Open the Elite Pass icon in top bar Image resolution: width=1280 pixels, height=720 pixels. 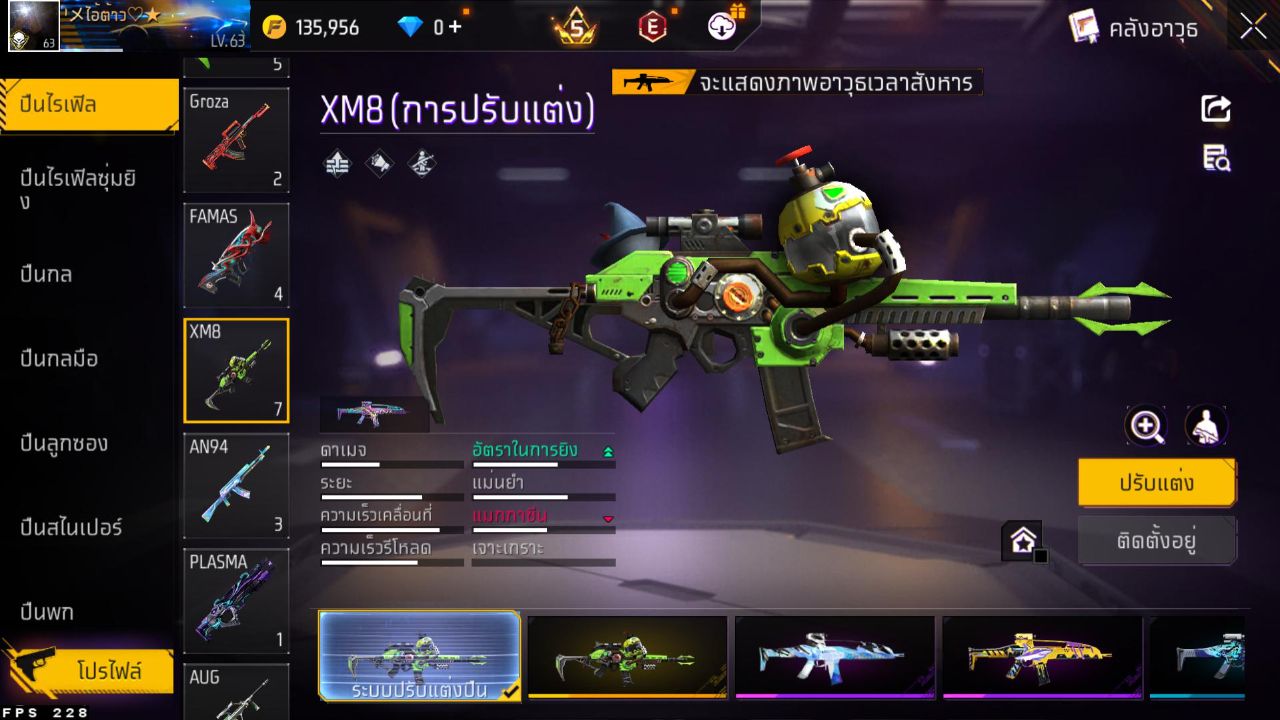point(652,26)
